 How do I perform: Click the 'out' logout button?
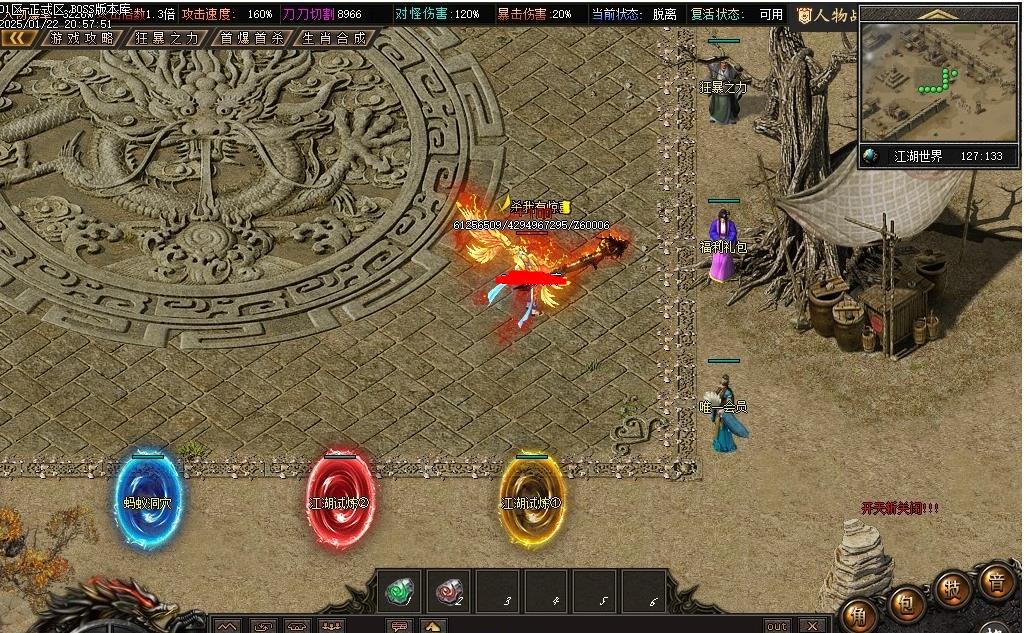pos(776,626)
